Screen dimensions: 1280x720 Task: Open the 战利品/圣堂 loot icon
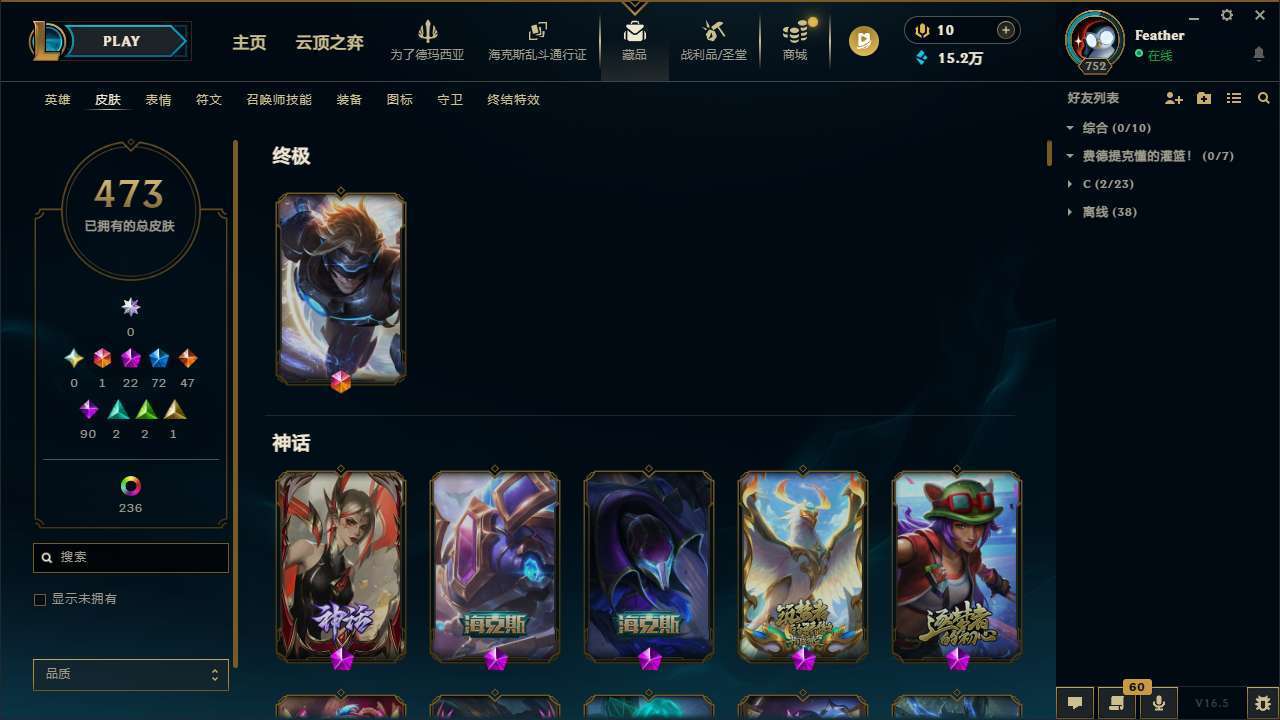[714, 40]
